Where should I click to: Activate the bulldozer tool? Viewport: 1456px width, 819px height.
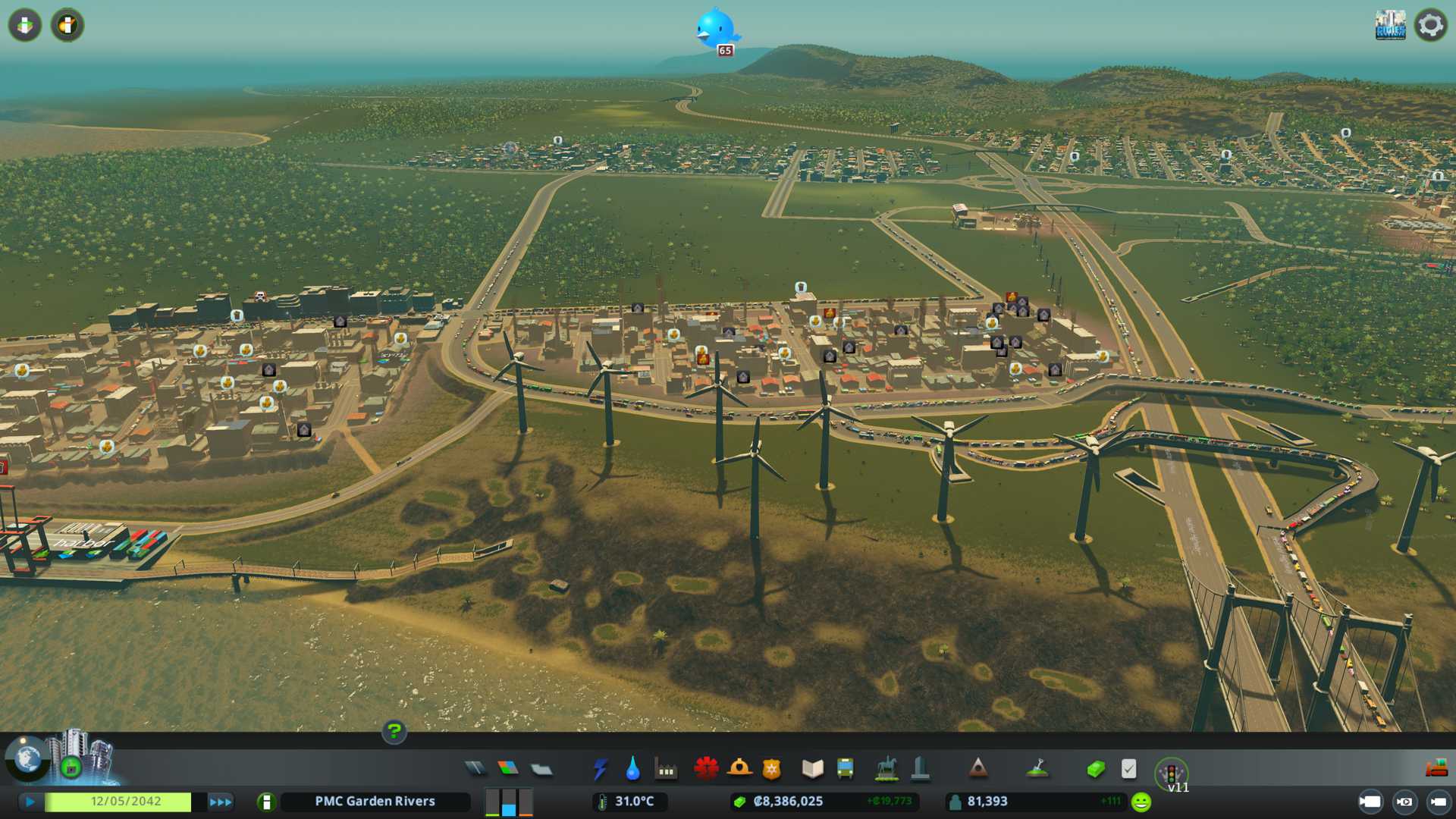point(1436,769)
